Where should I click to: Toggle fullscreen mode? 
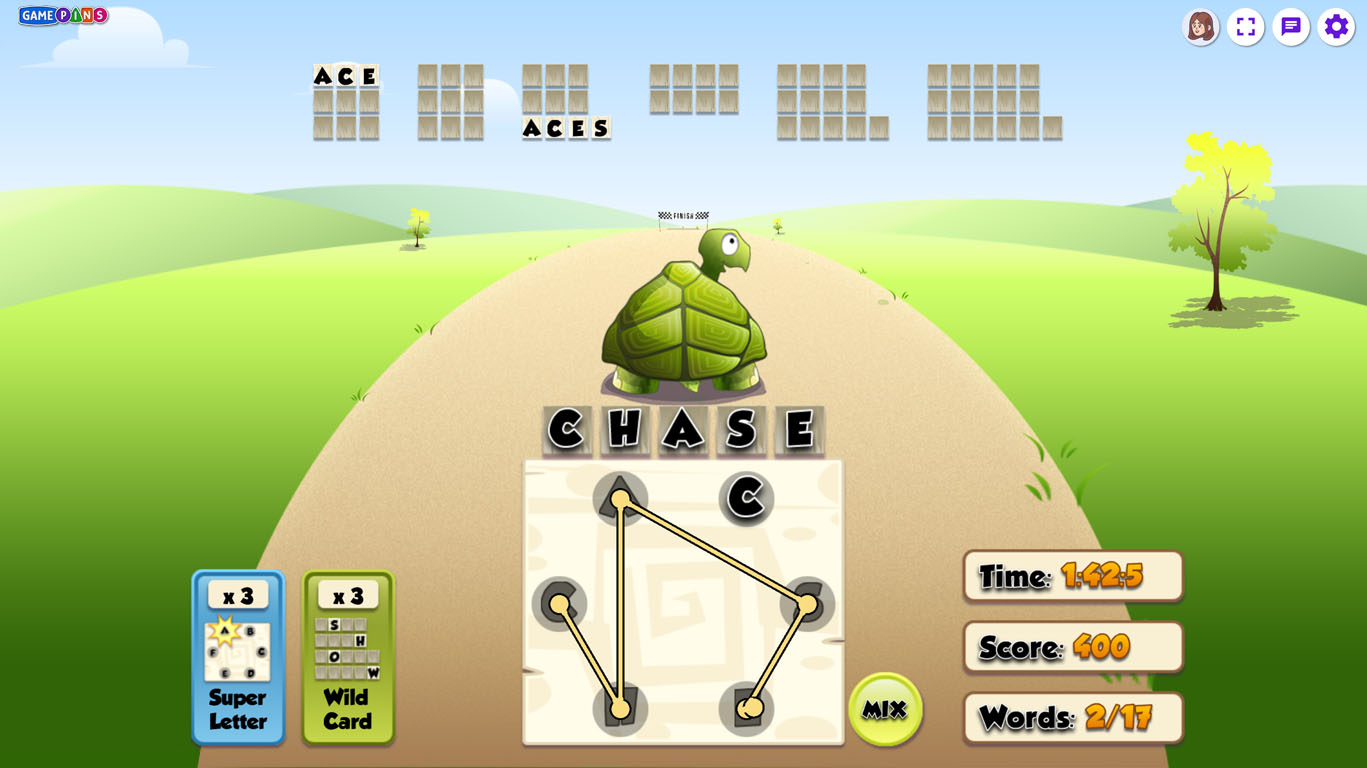point(1245,27)
